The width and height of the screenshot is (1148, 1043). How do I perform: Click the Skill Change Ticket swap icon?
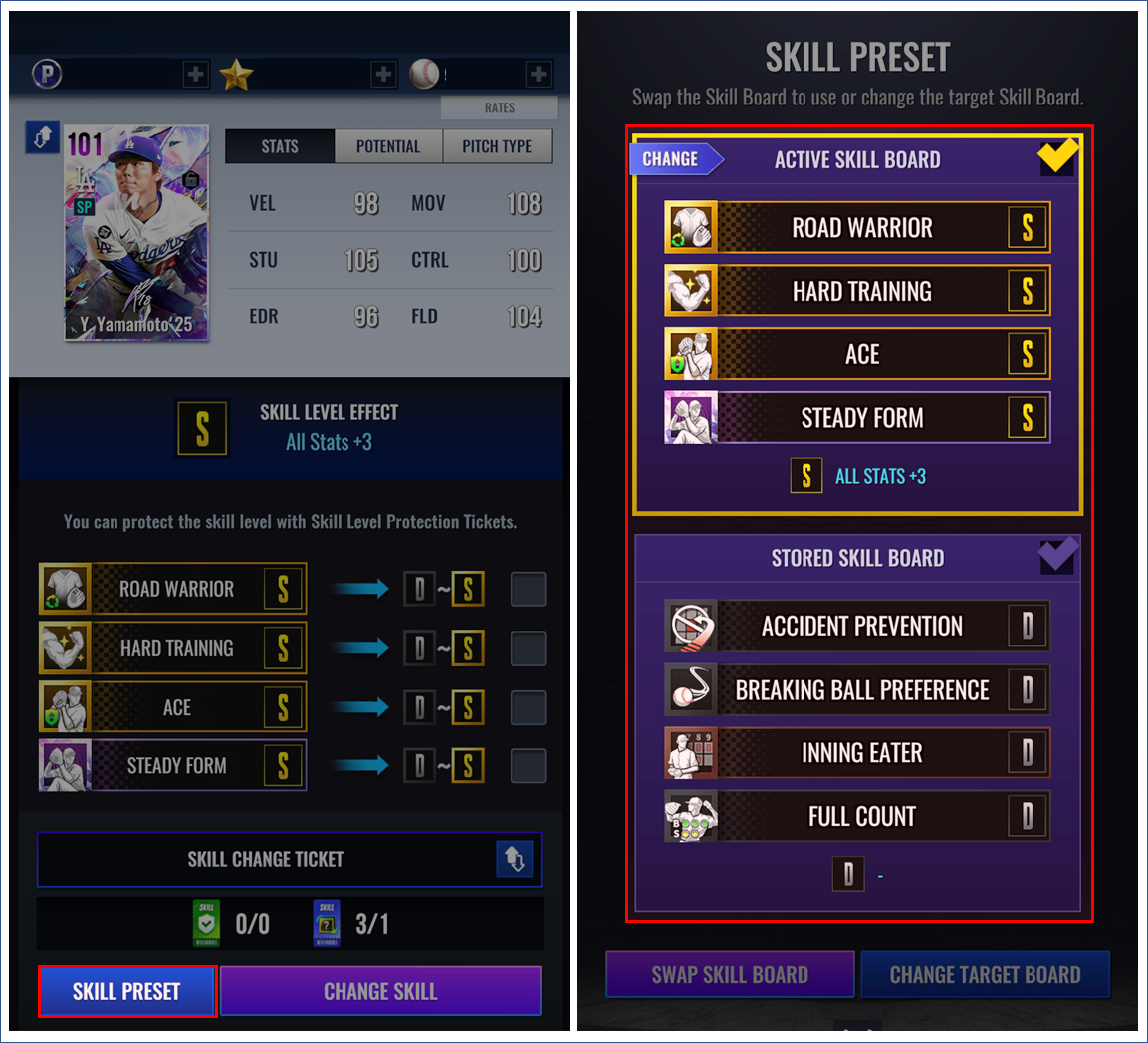point(515,859)
